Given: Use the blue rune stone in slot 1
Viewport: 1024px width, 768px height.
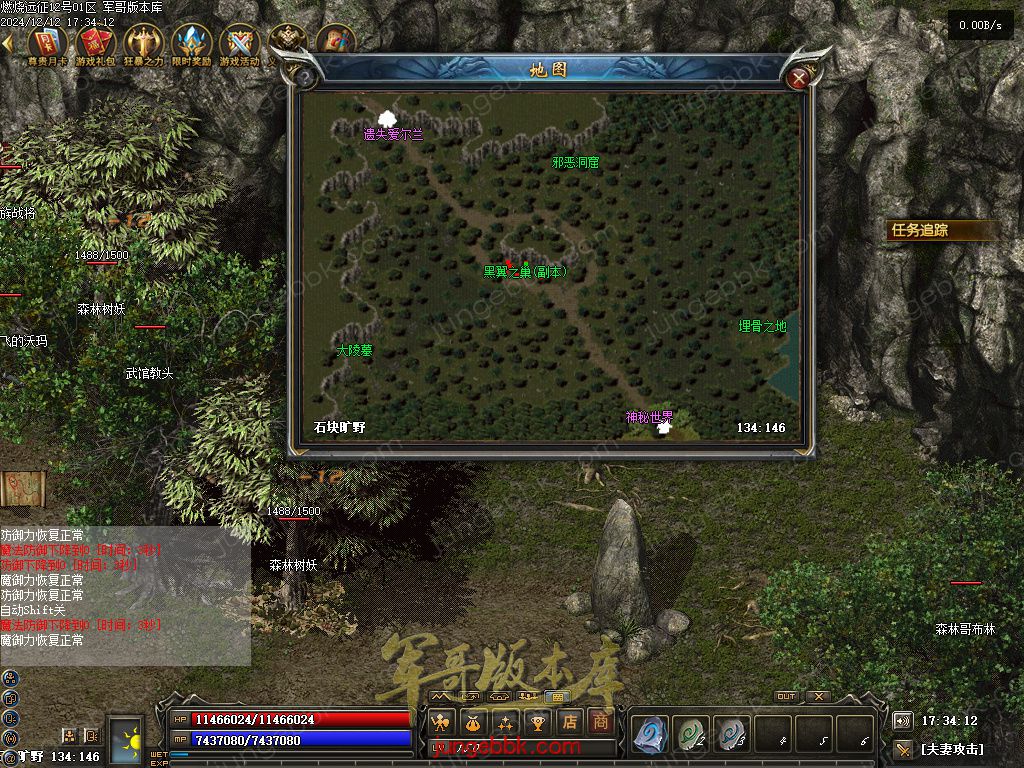Looking at the screenshot, I should click(650, 735).
